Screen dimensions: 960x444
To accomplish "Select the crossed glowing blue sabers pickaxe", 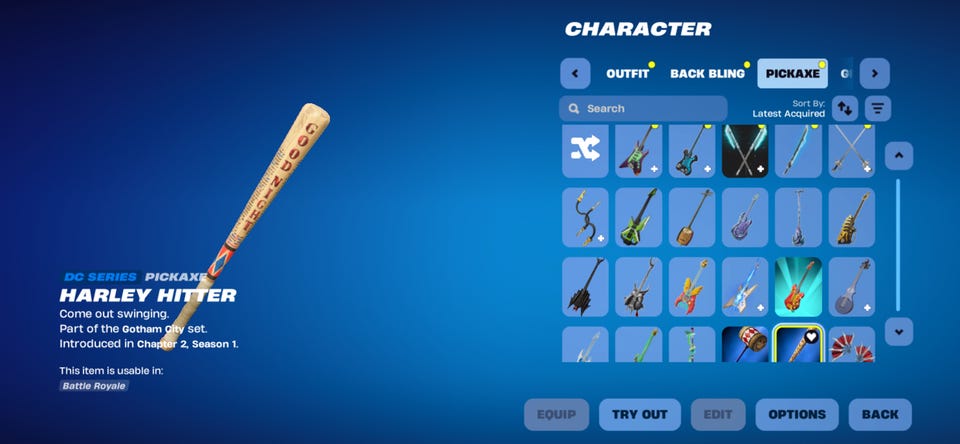I will [745, 150].
